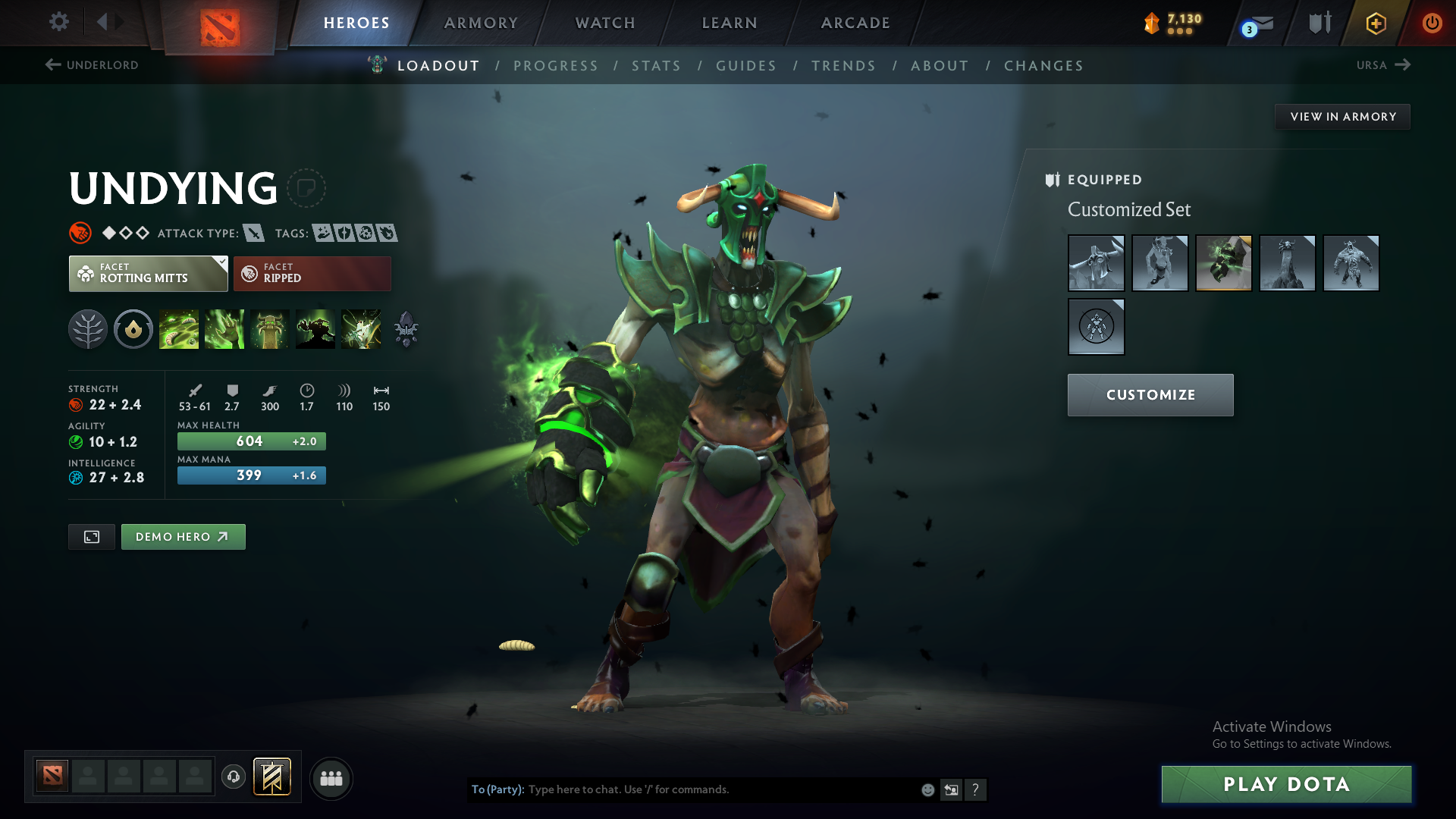The width and height of the screenshot is (1456, 819).
Task: Click the melee attack type sword icon
Action: click(x=253, y=233)
